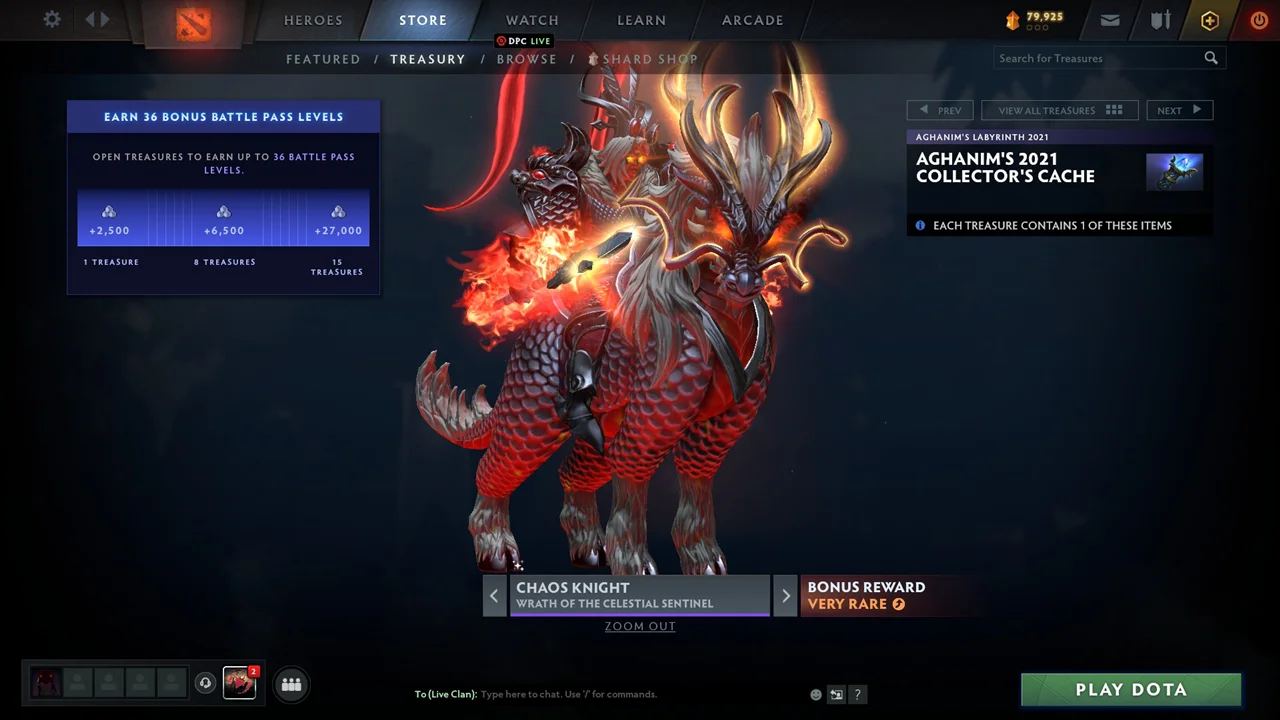Open the mail inbox icon
Viewport: 1280px width, 720px height.
[1110, 20]
